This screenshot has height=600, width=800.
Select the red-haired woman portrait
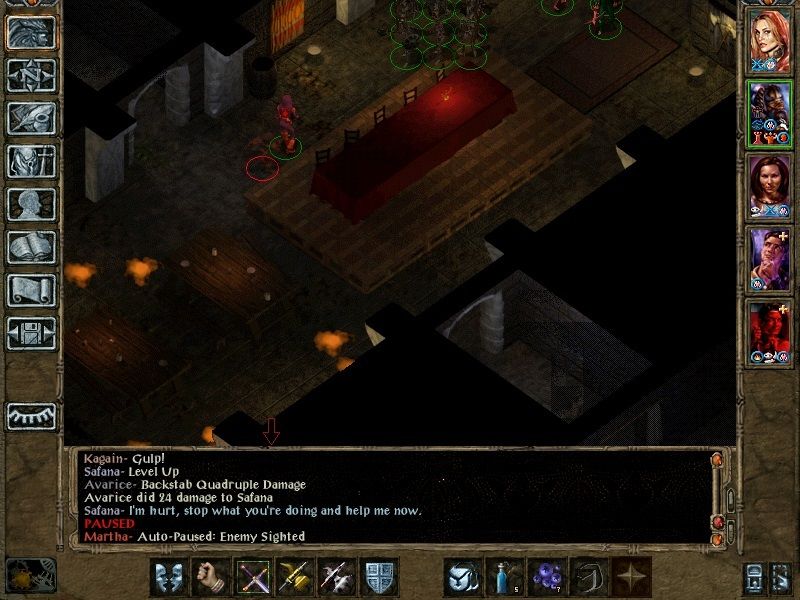[770, 41]
